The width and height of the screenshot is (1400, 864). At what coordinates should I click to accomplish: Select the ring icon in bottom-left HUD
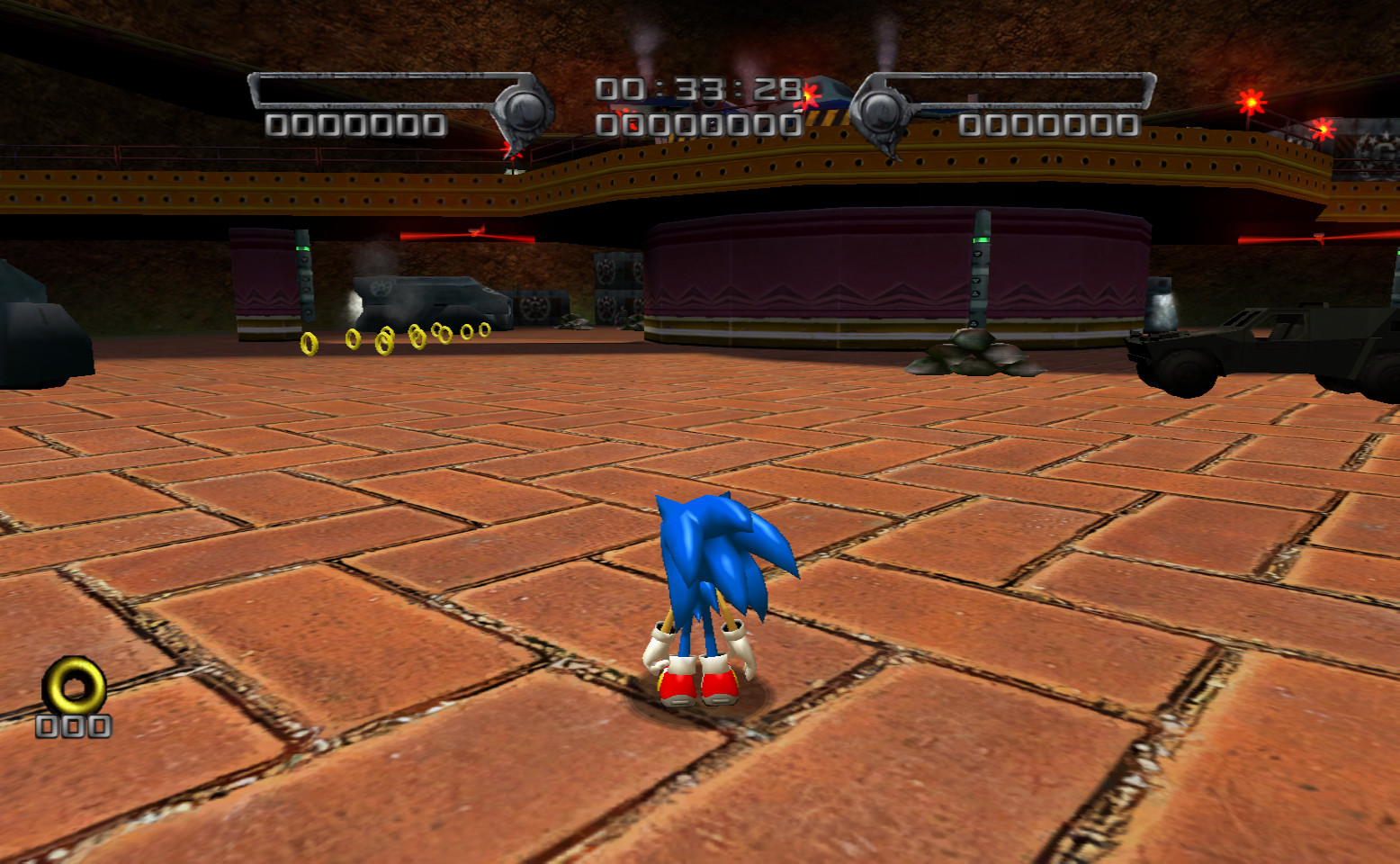tap(74, 682)
